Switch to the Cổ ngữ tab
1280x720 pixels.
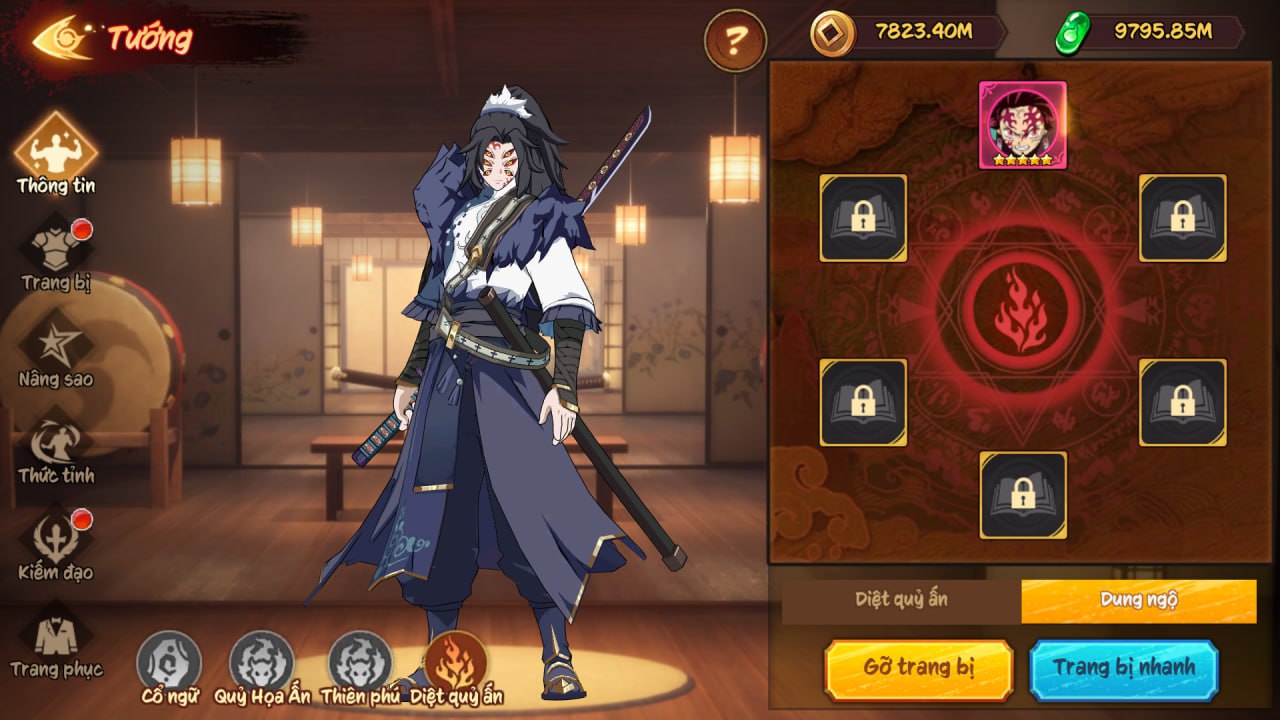[x=169, y=664]
